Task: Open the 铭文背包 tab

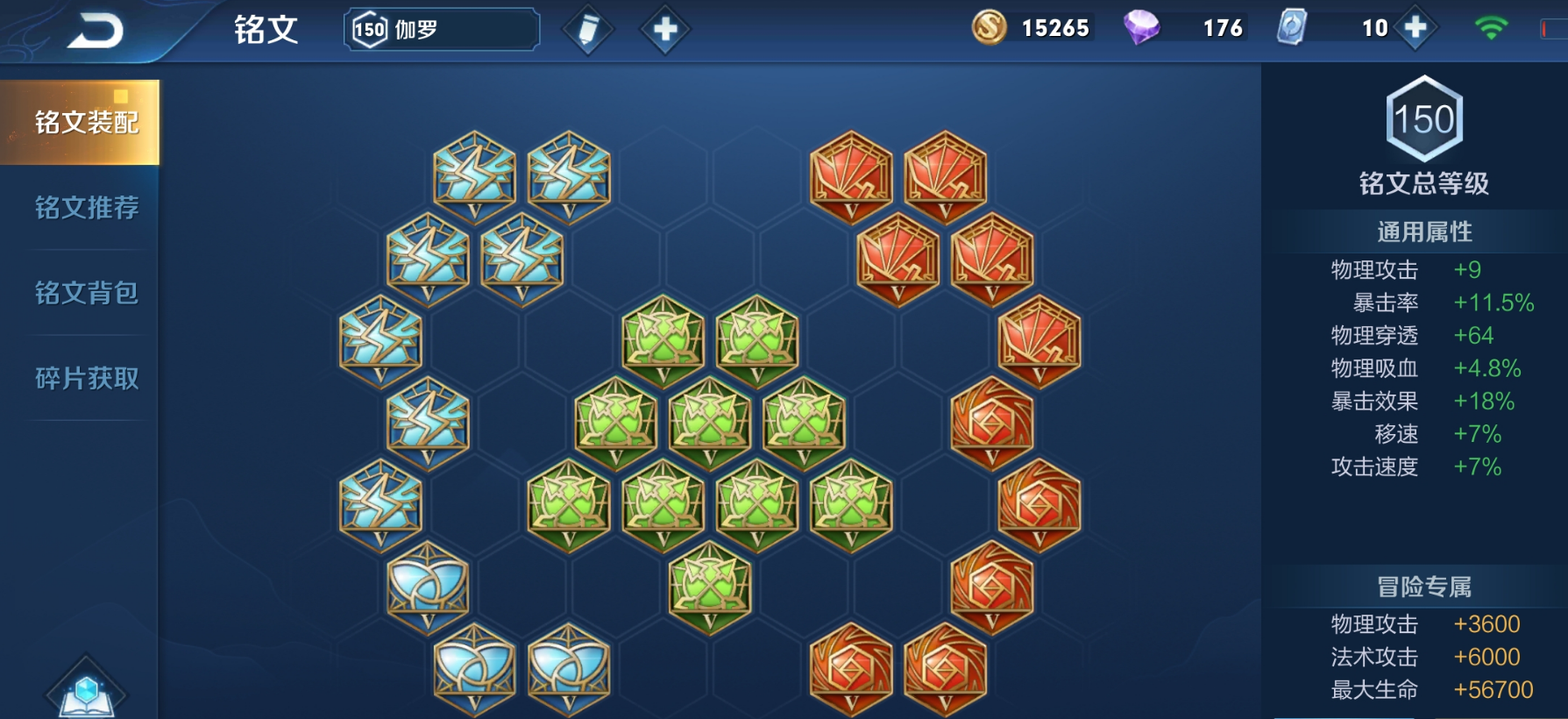Action: (x=86, y=293)
